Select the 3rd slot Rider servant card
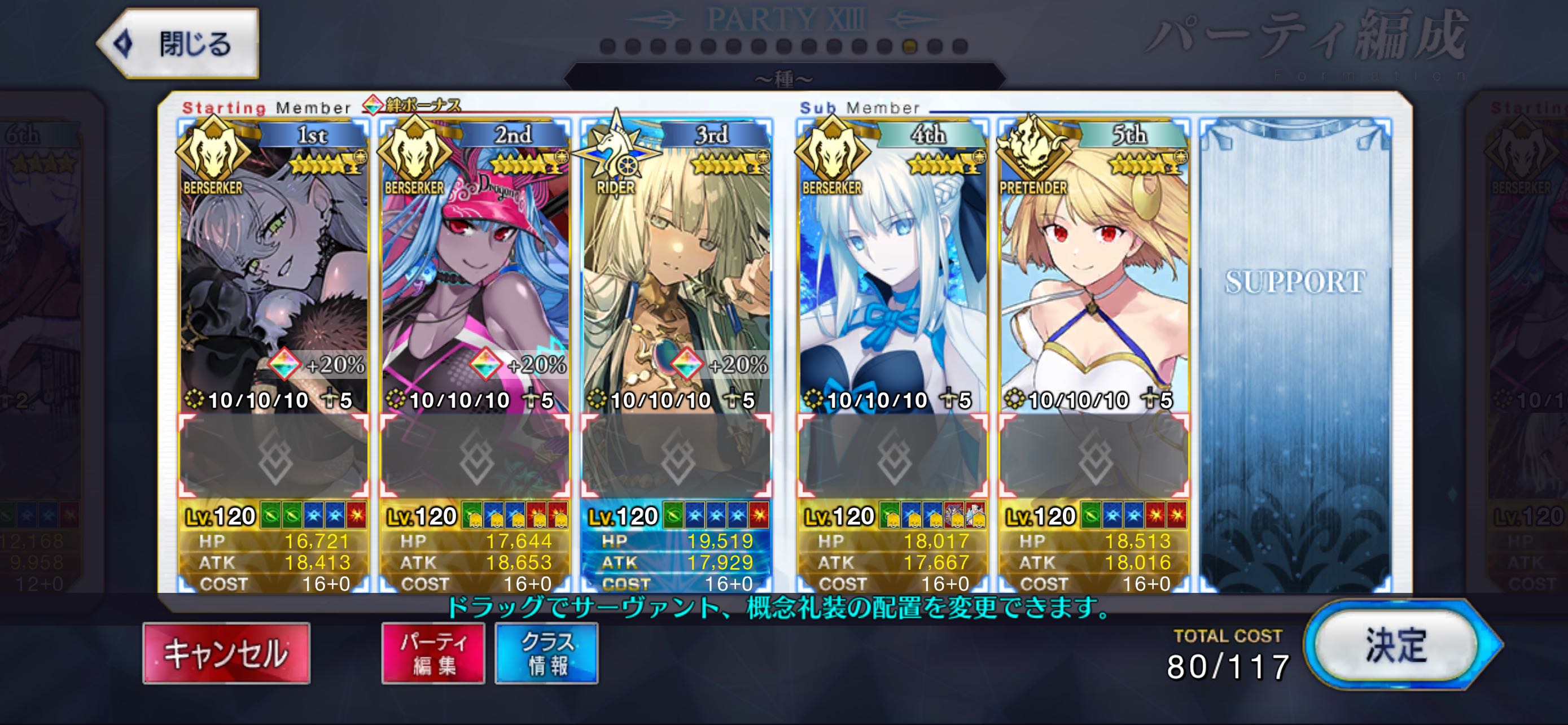 676,274
